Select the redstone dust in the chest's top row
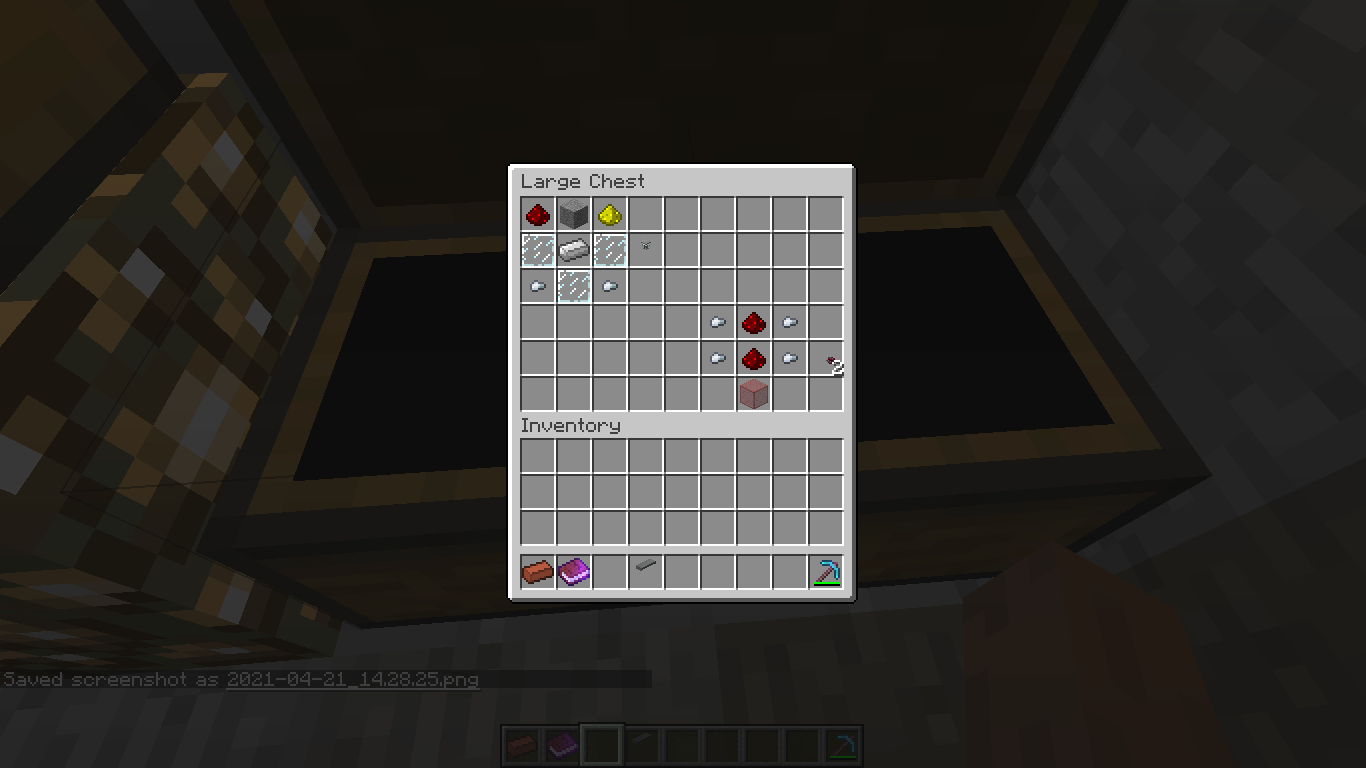The width and height of the screenshot is (1366, 768). coord(538,214)
